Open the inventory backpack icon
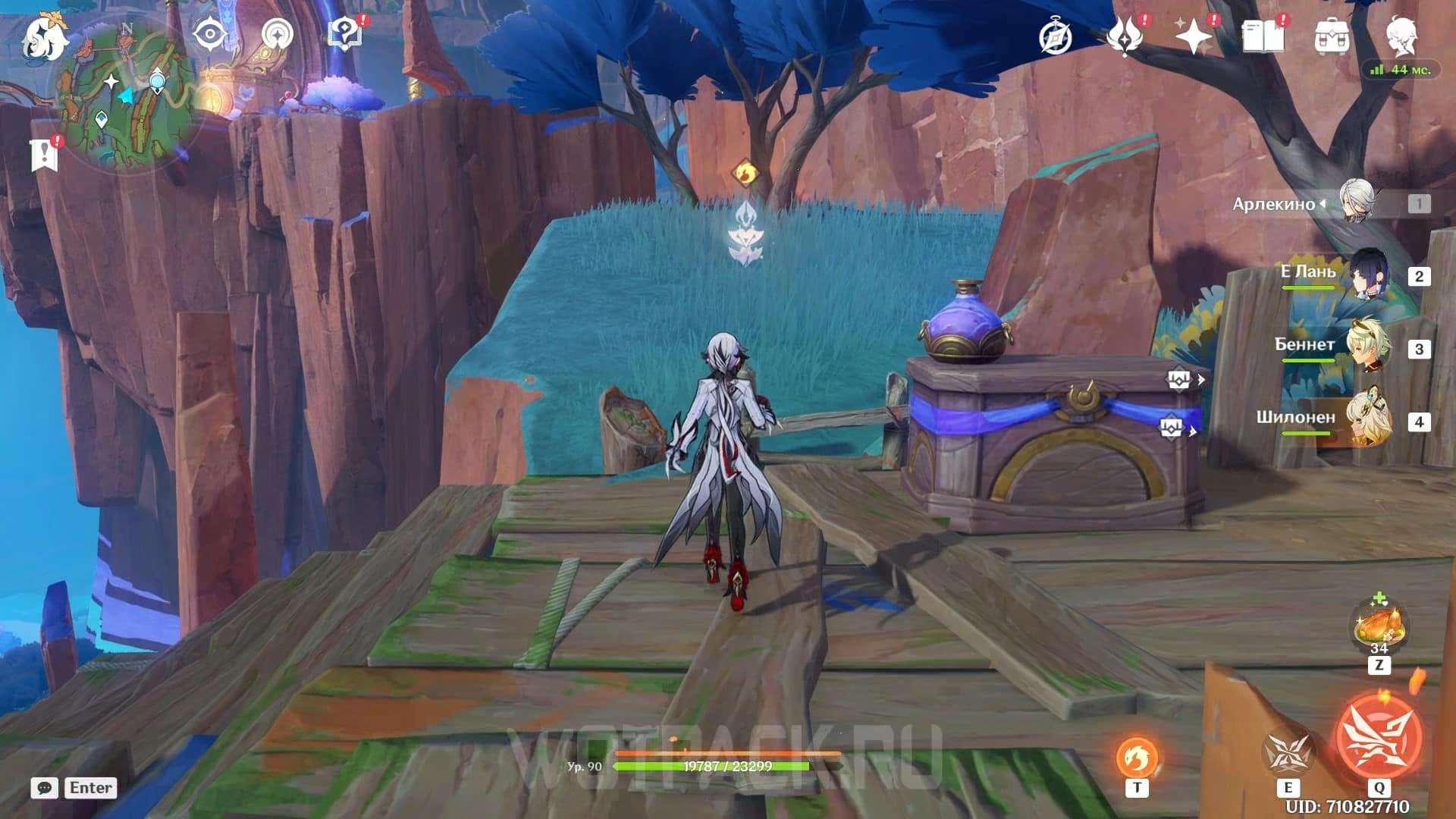1456x819 pixels. coord(1332,37)
